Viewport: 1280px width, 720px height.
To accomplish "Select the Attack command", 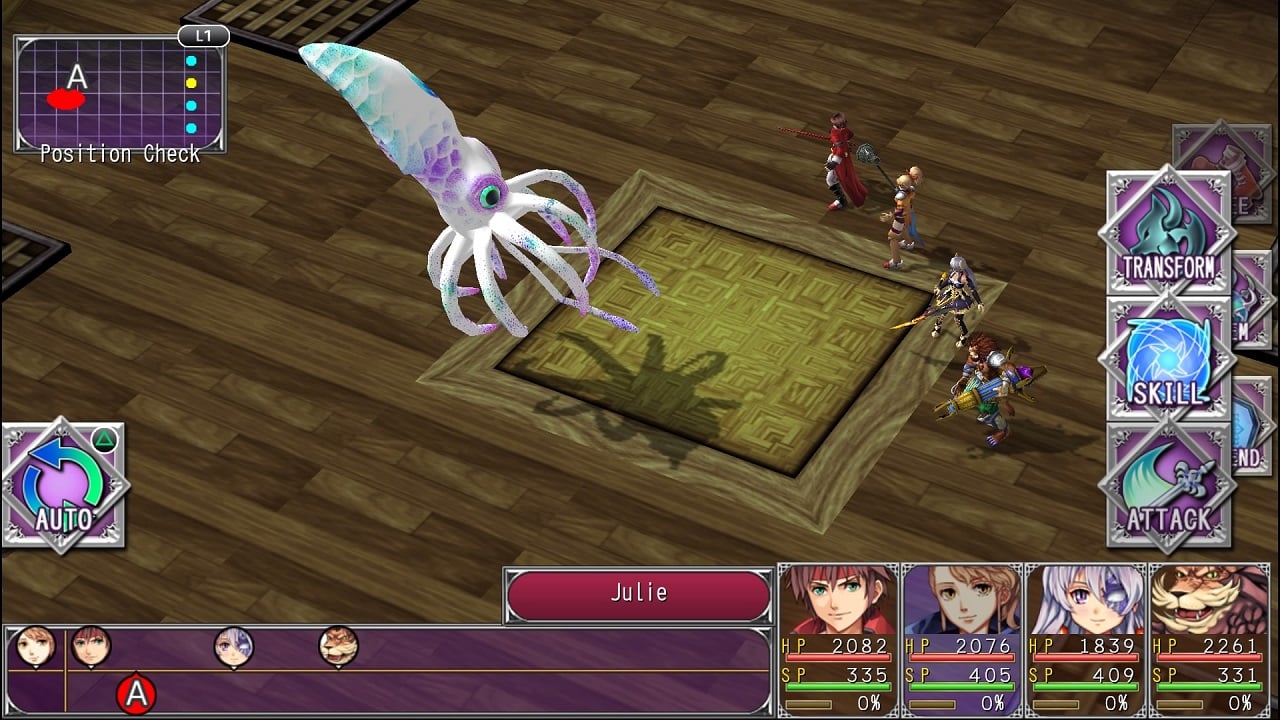I will pyautogui.click(x=1167, y=487).
